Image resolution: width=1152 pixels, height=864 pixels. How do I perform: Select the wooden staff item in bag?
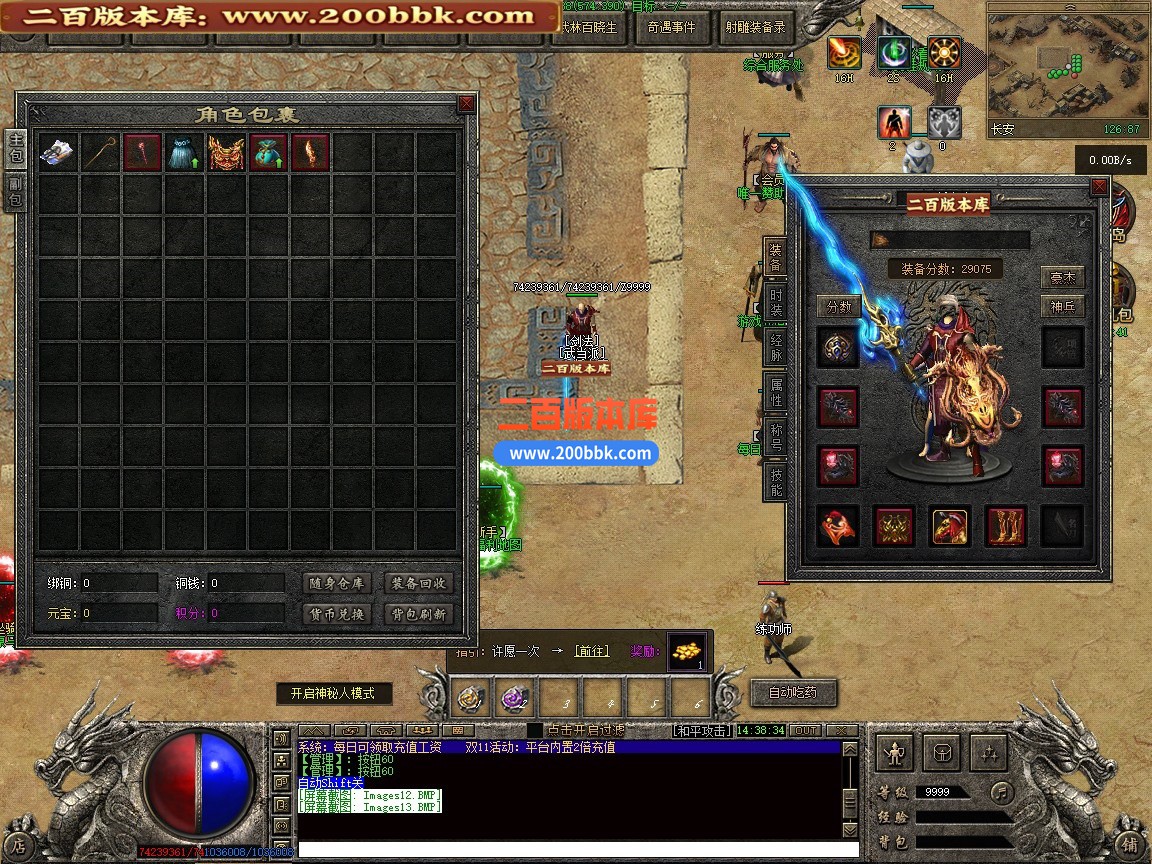(100, 153)
